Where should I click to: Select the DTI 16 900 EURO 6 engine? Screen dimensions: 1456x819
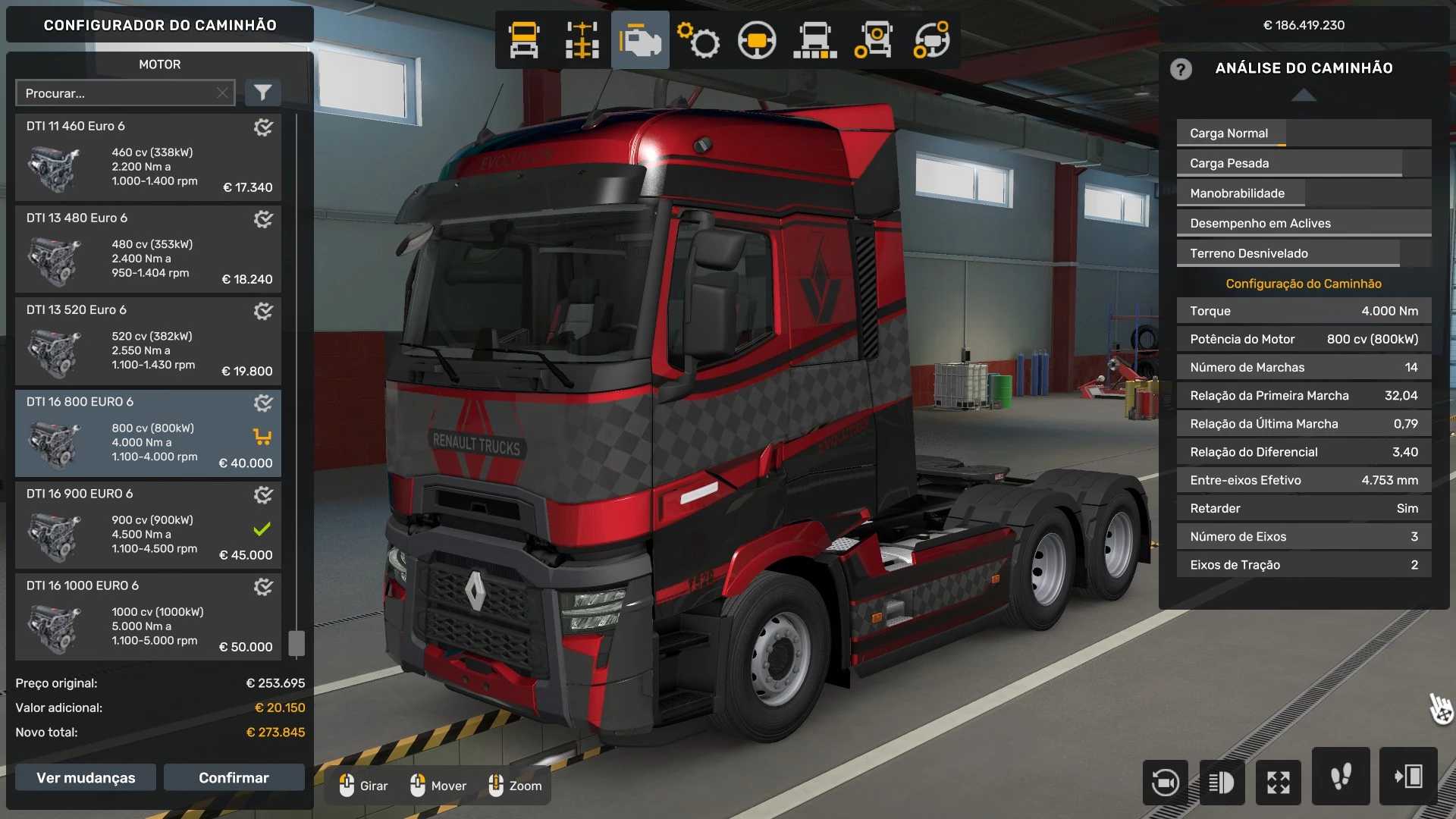click(148, 525)
